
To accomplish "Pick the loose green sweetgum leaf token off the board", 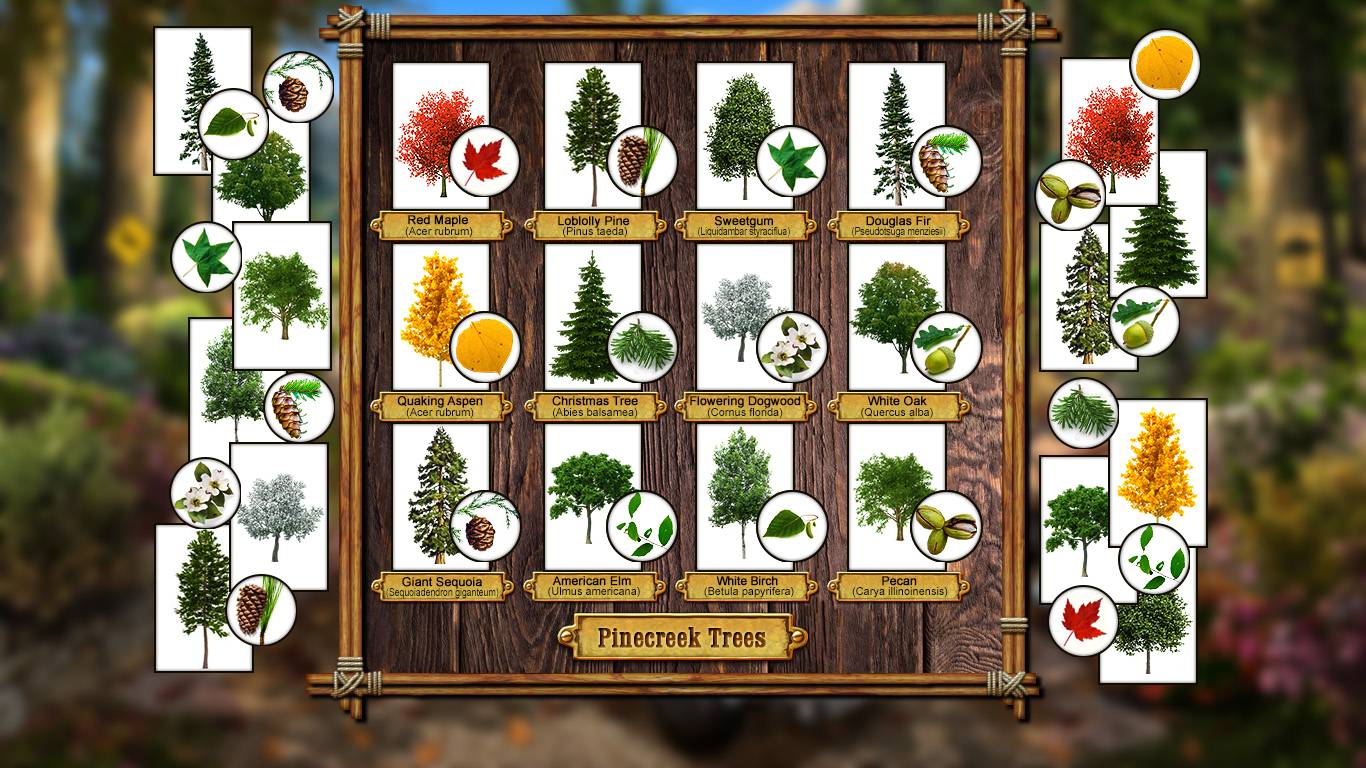I will (x=207, y=256).
